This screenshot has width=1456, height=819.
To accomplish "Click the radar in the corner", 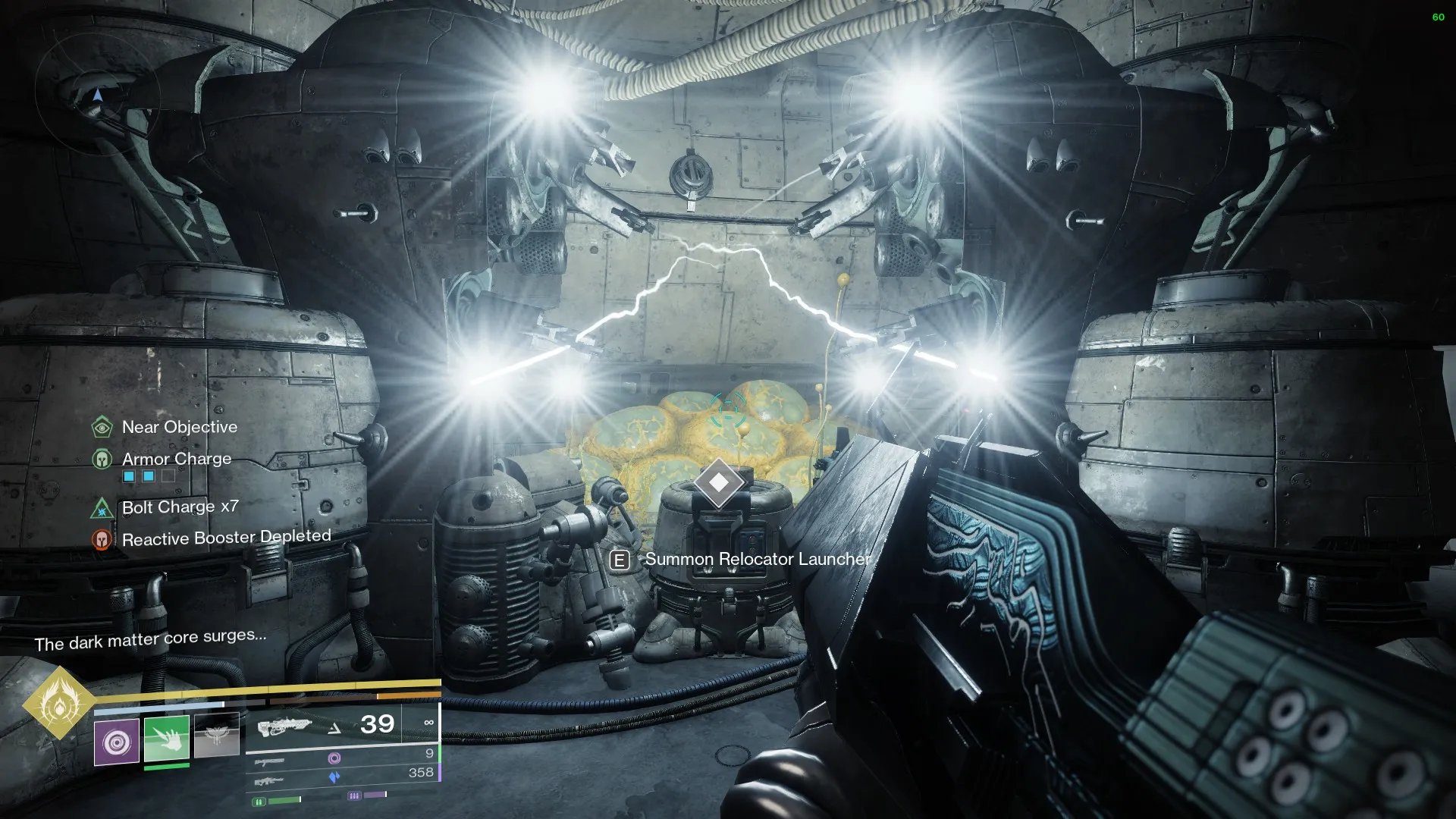I will (97, 95).
